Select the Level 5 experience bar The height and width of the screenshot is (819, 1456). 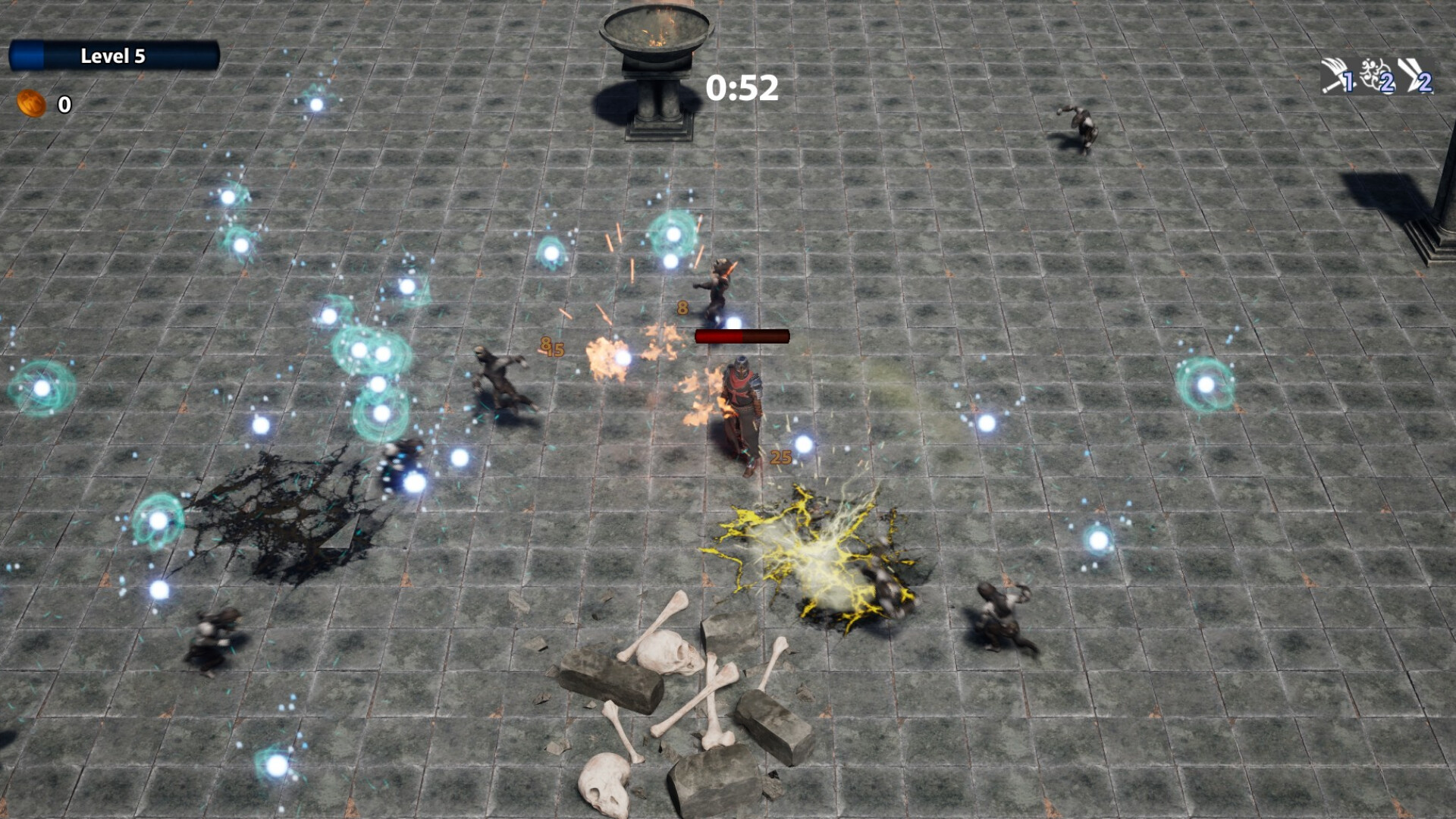coord(114,55)
